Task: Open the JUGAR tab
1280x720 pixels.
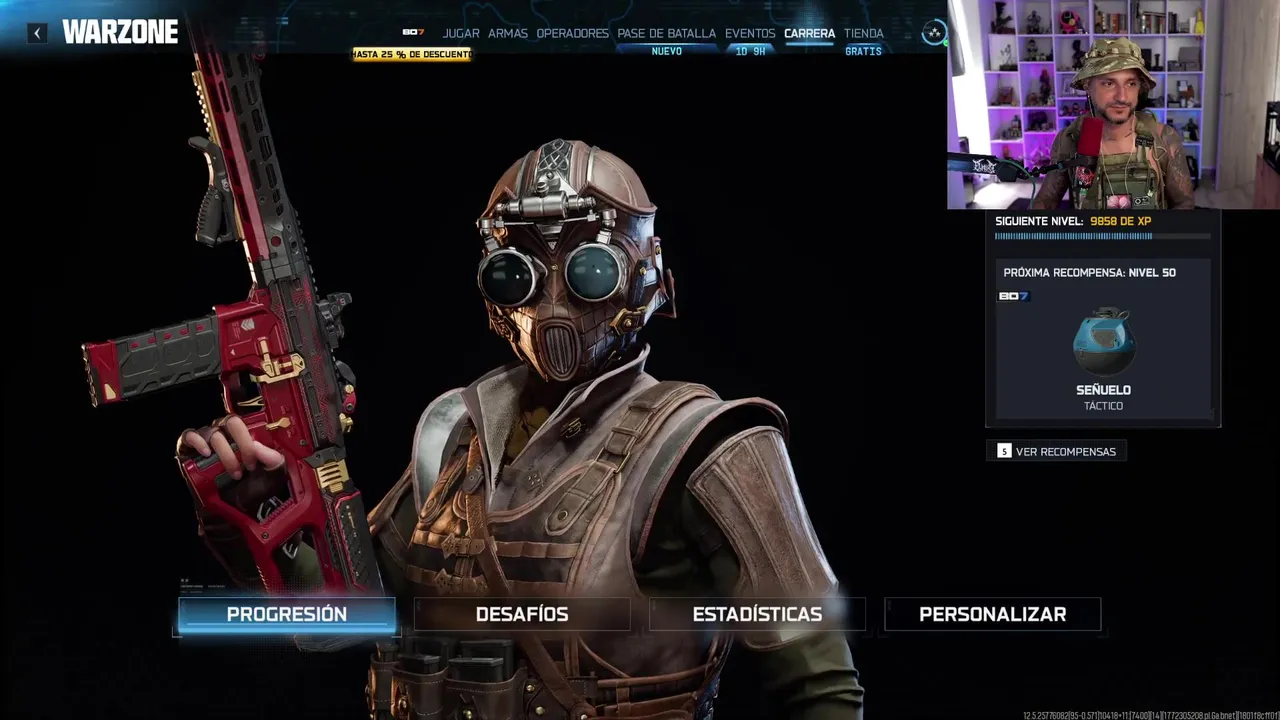Action: [x=461, y=33]
